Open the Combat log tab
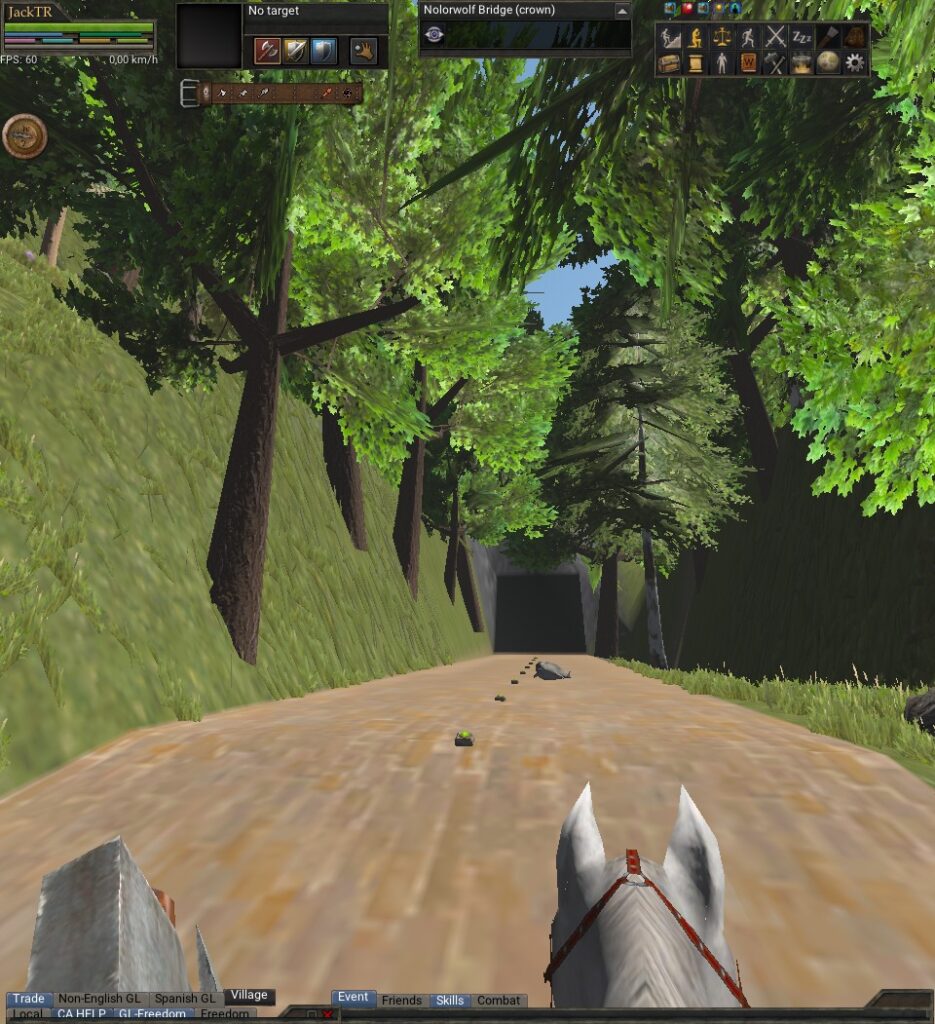The width and height of the screenshot is (935, 1024). coord(498,1000)
